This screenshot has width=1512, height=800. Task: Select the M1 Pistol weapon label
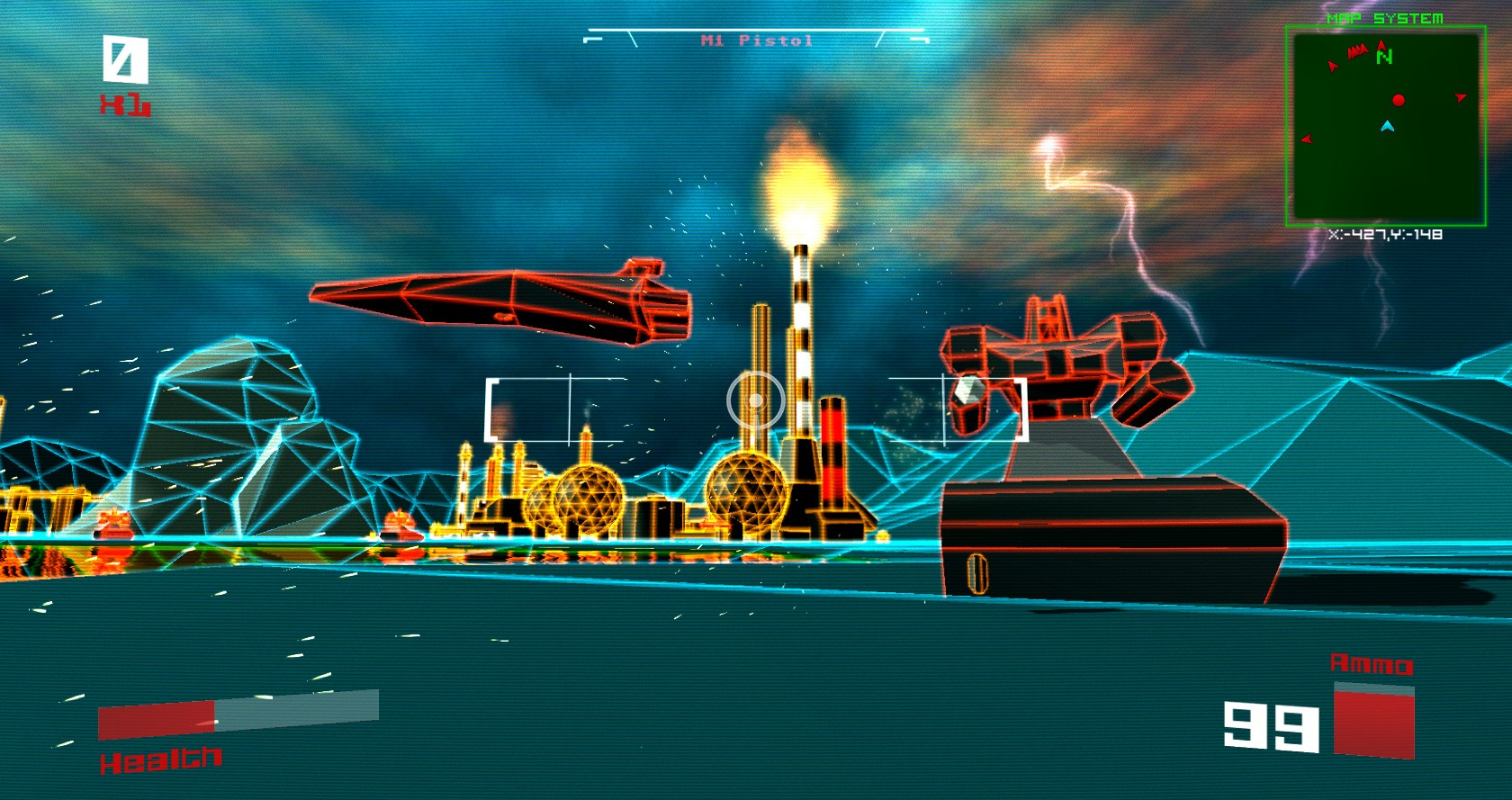click(x=756, y=40)
